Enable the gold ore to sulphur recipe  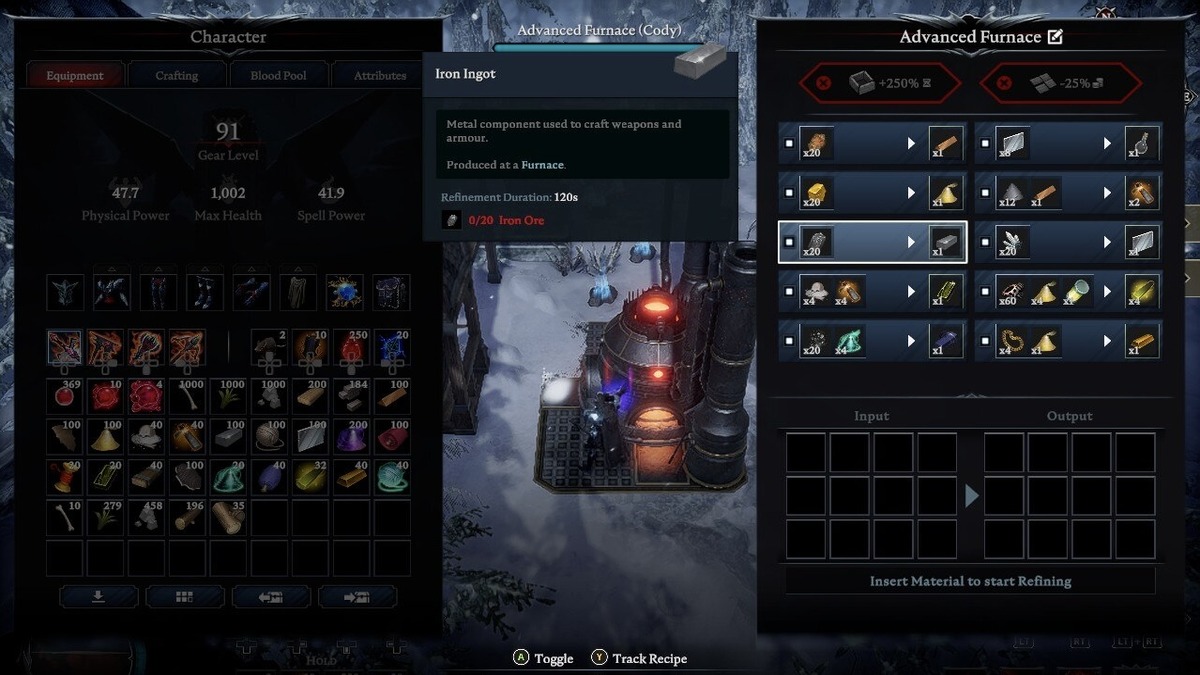click(789, 193)
